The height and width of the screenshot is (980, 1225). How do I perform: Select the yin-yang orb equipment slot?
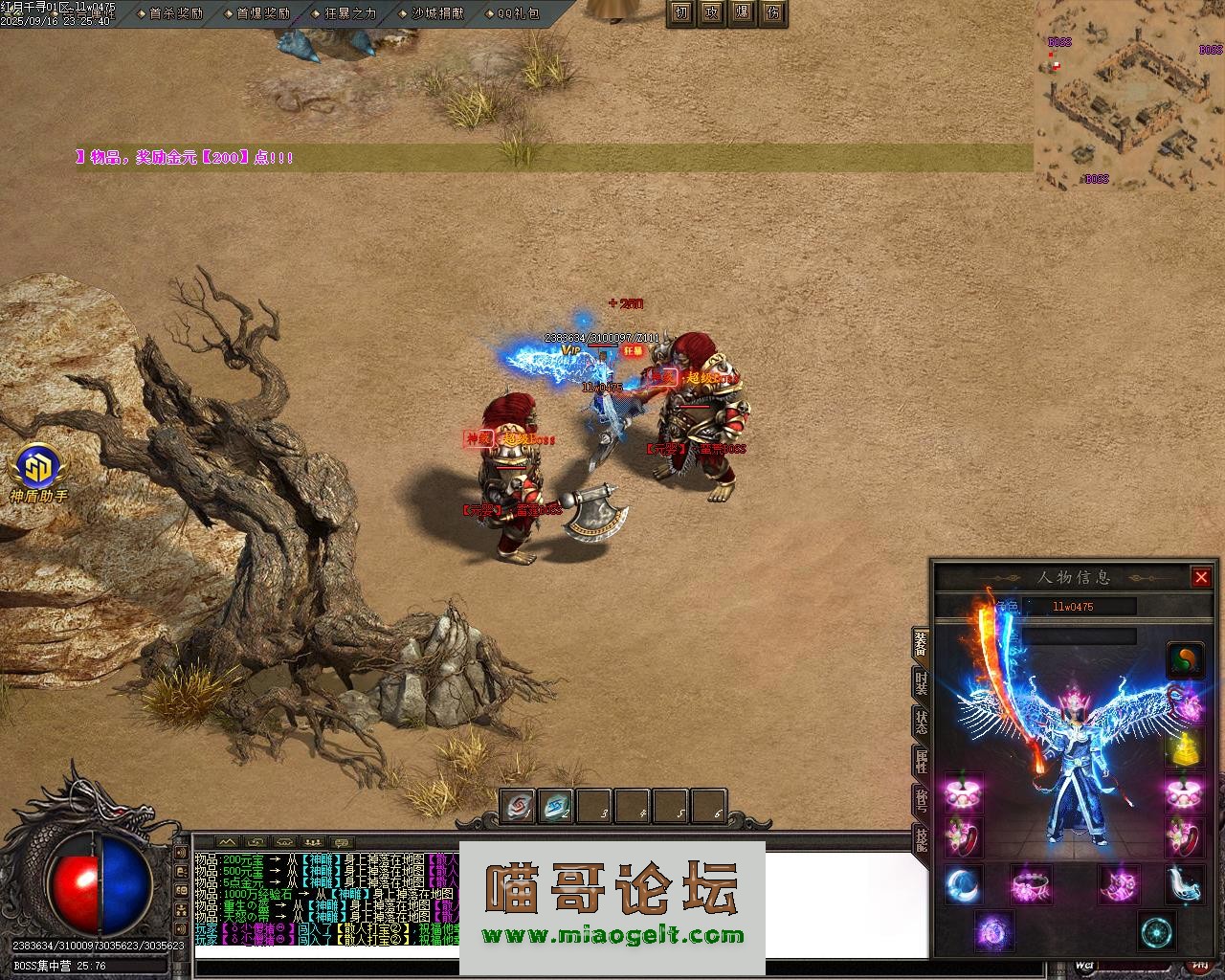point(1185,660)
